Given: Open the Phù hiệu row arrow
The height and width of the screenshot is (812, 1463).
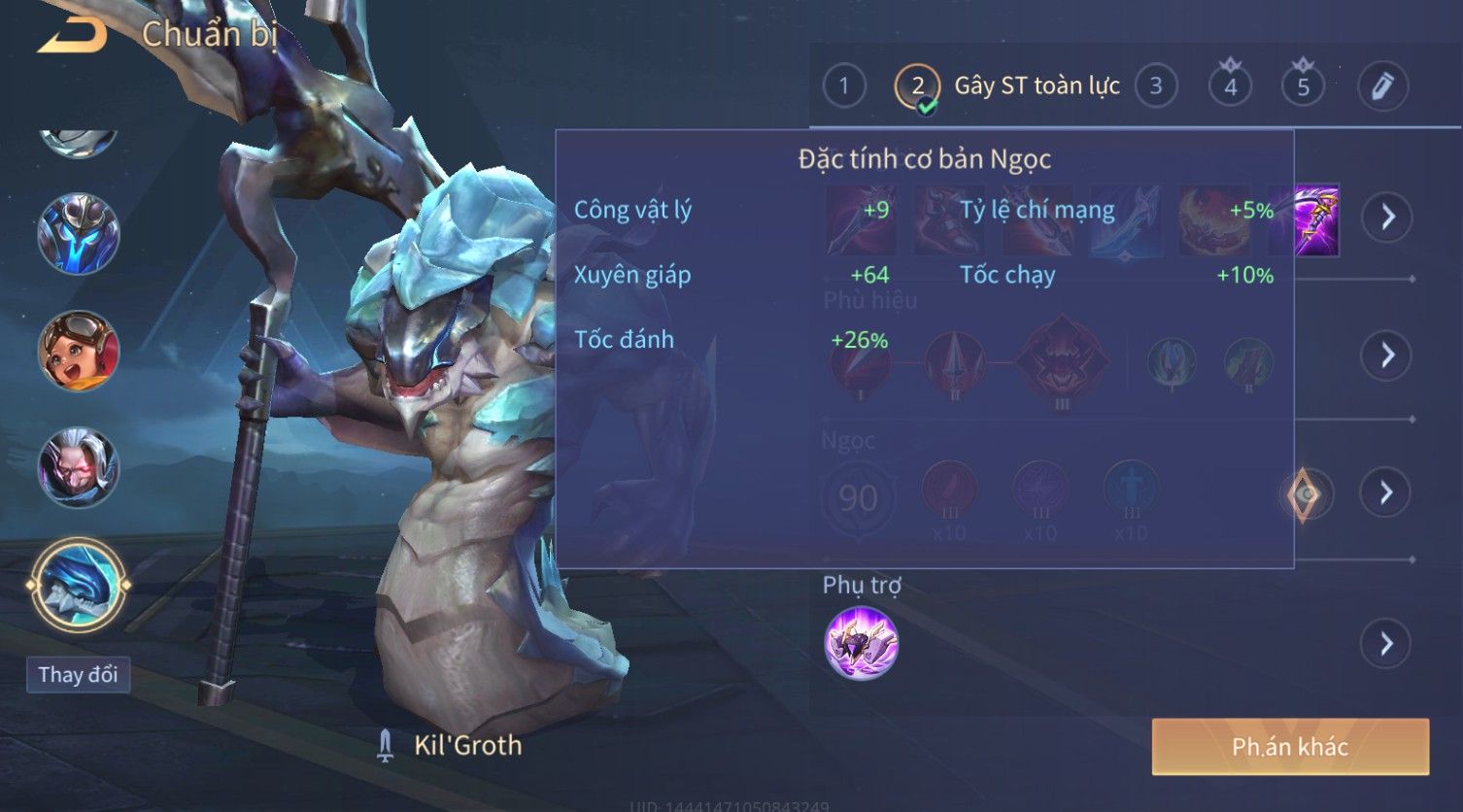Looking at the screenshot, I should pos(1386,355).
